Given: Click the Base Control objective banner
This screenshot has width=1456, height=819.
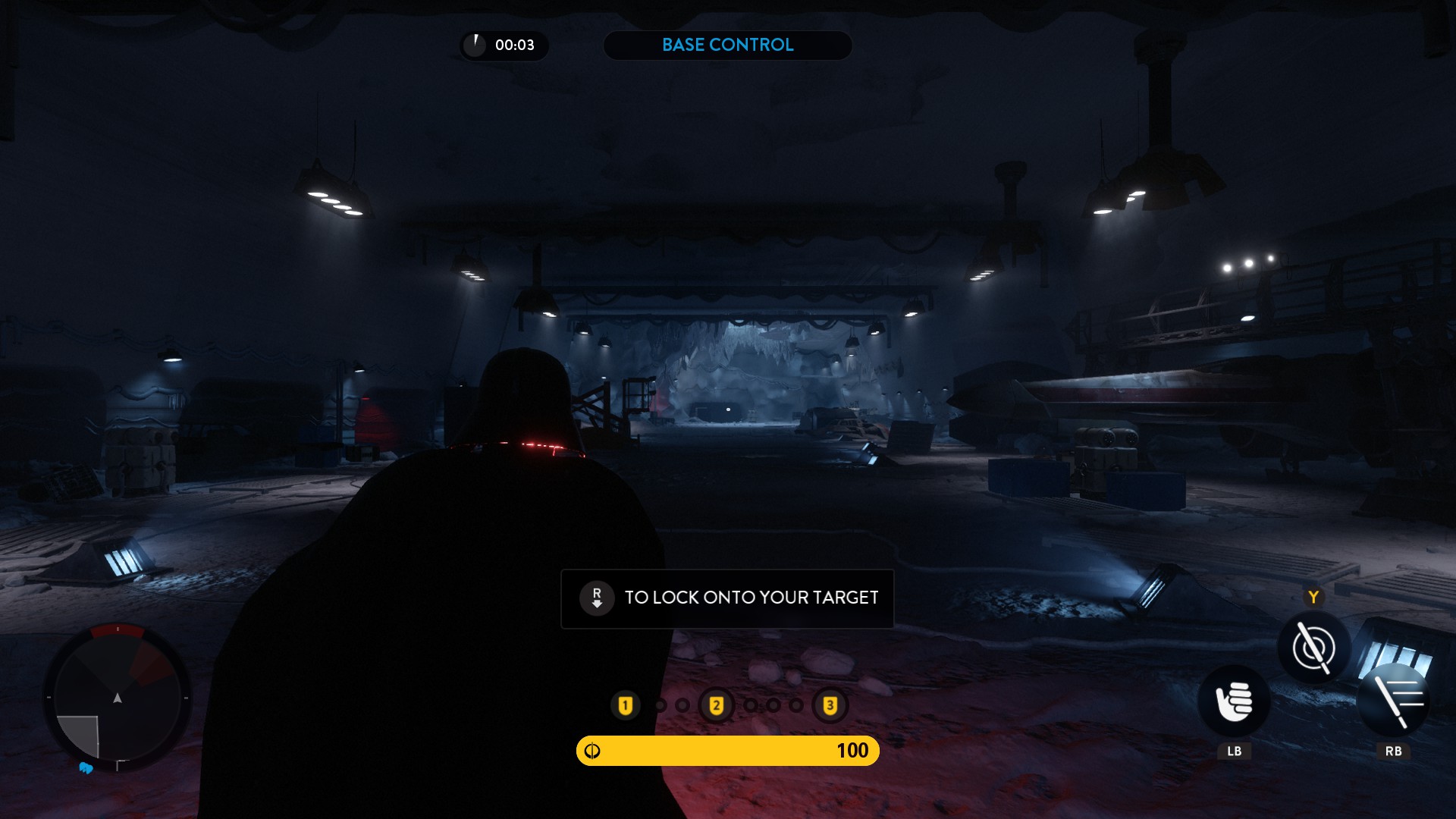Looking at the screenshot, I should click(x=727, y=45).
